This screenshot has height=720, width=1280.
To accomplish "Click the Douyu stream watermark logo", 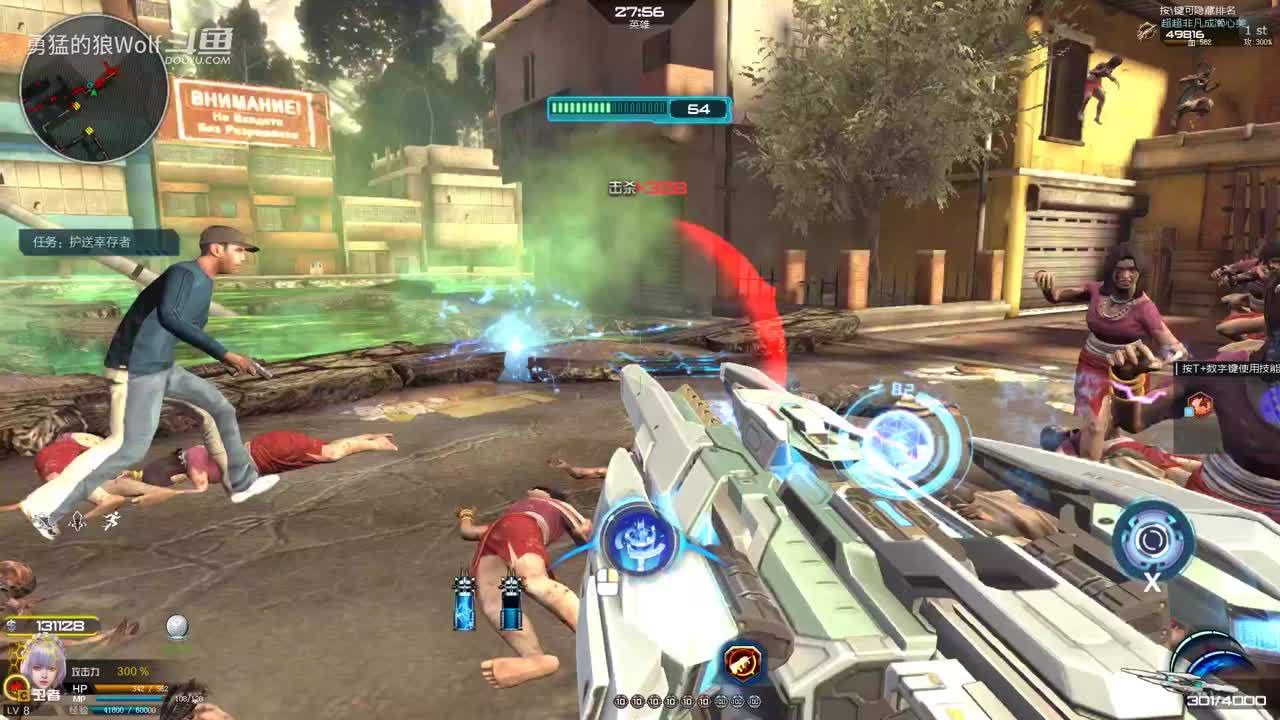I will coord(206,45).
